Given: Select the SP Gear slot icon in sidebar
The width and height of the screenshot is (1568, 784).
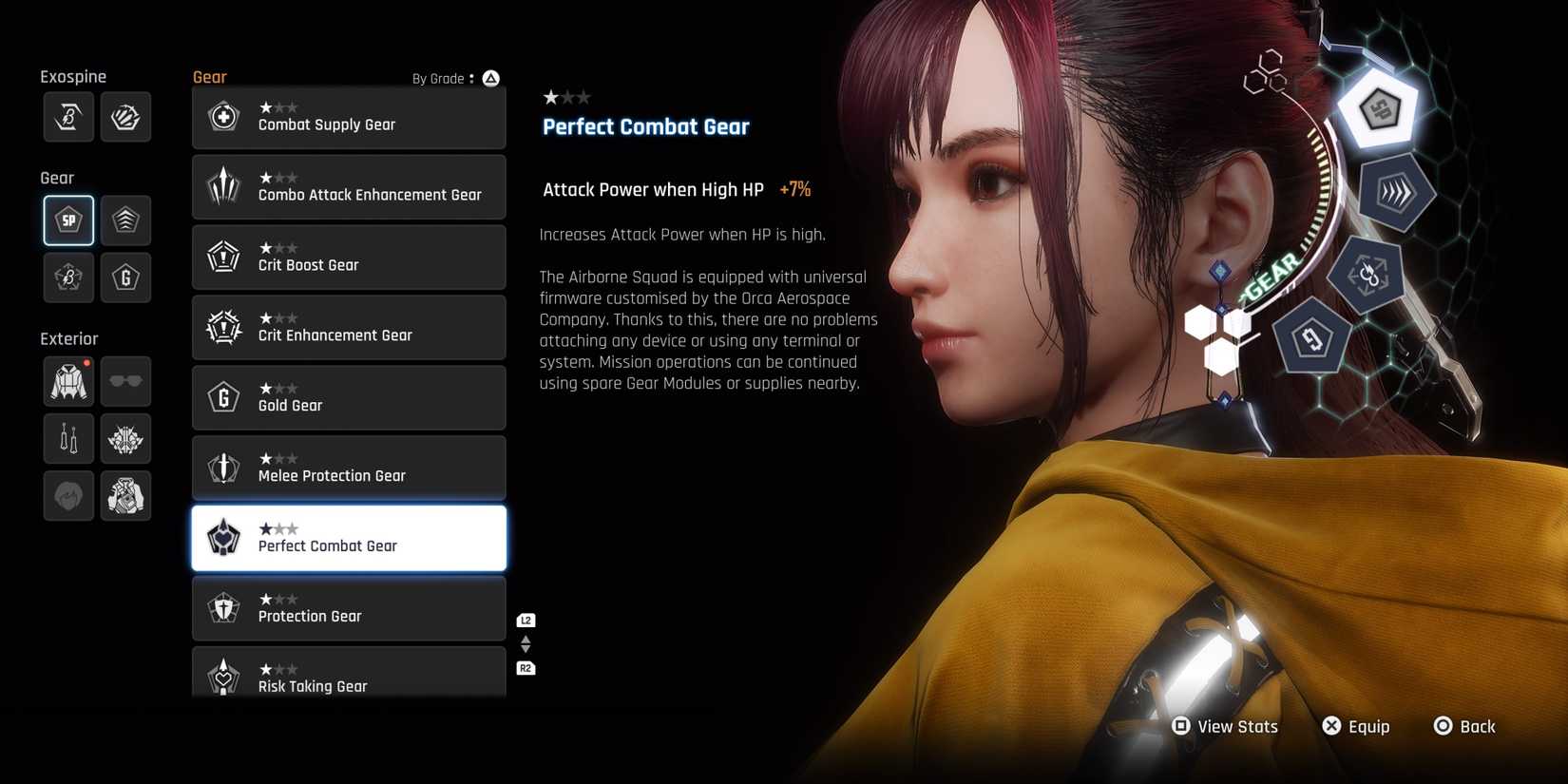Looking at the screenshot, I should coord(67,220).
